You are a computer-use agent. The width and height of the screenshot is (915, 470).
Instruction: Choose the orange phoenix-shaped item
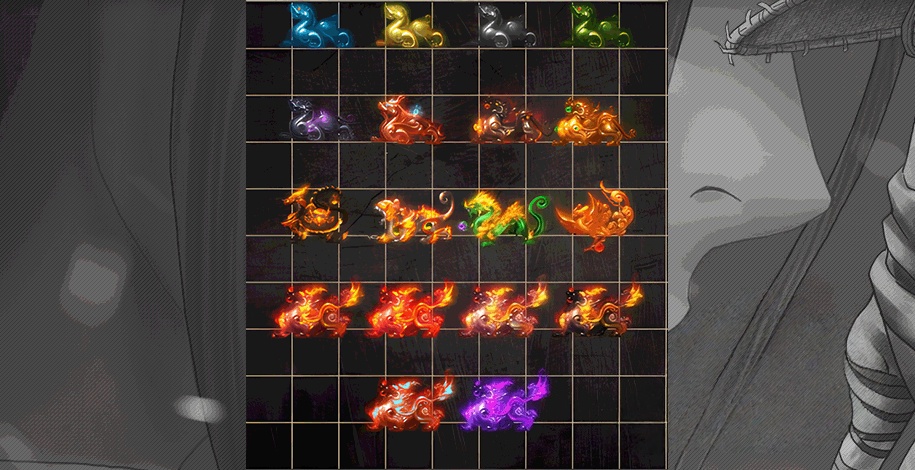[598, 214]
